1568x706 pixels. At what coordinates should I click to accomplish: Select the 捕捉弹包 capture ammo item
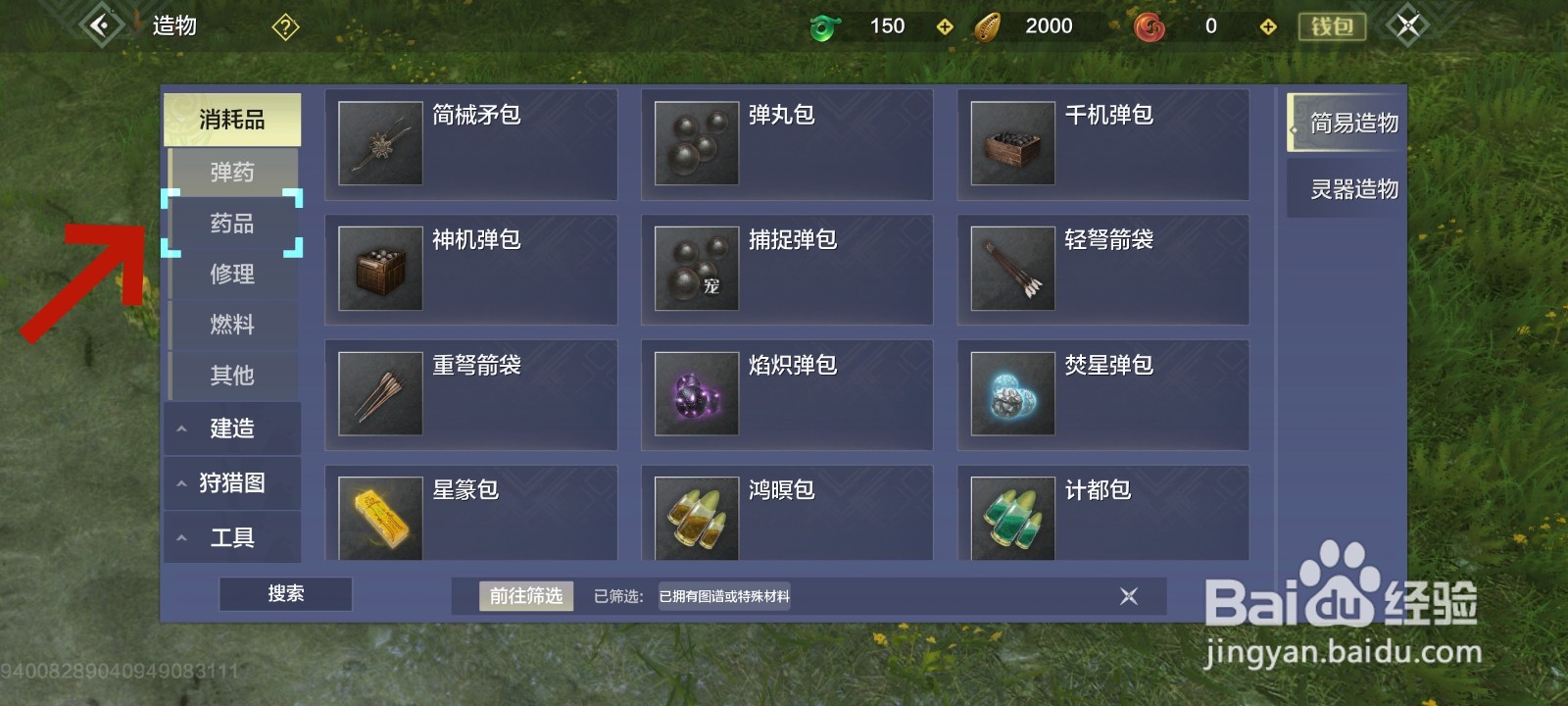tap(696, 269)
